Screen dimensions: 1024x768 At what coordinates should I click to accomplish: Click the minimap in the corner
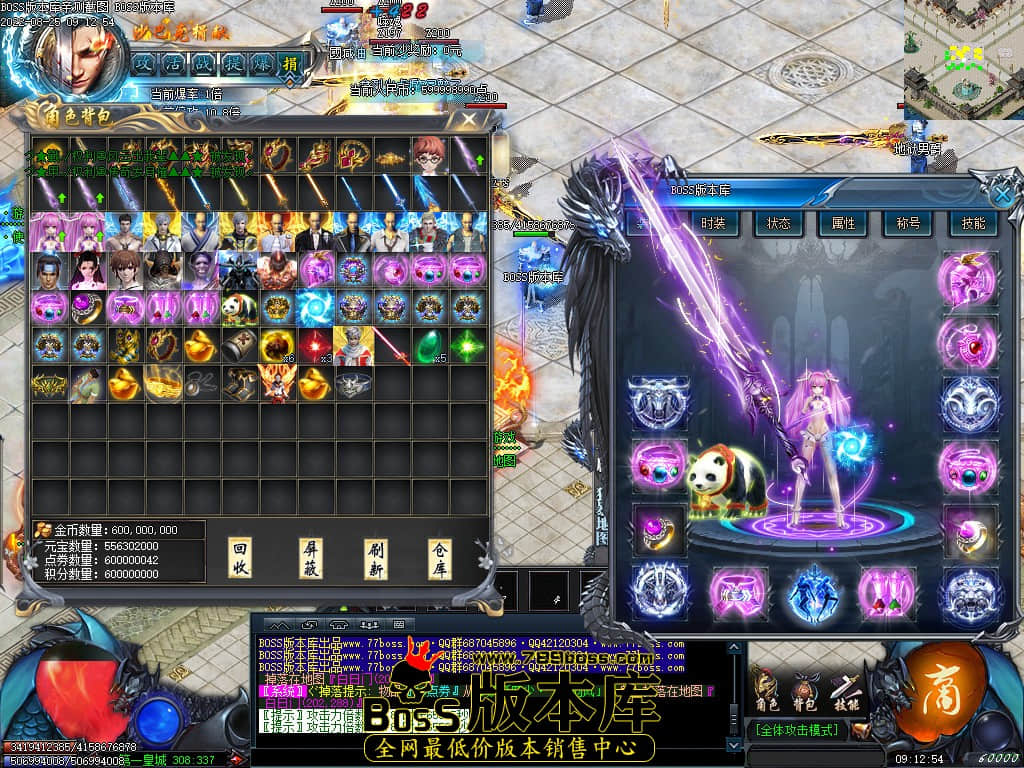[963, 60]
